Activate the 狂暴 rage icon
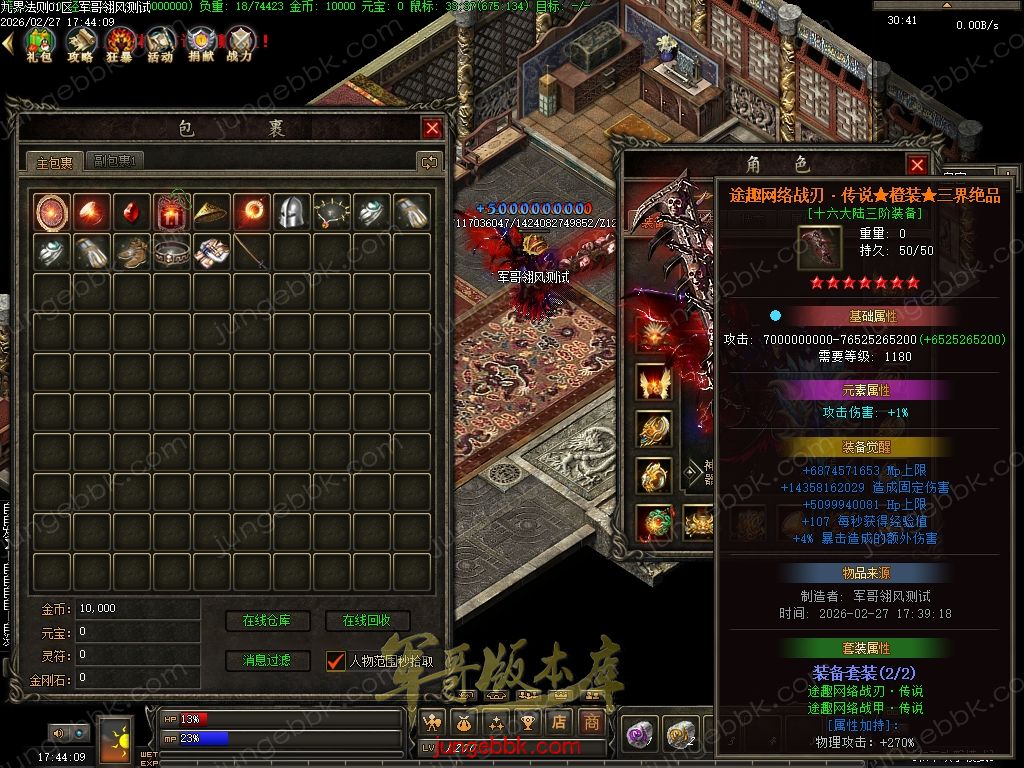Screen dimensions: 1024x768 click(120, 44)
